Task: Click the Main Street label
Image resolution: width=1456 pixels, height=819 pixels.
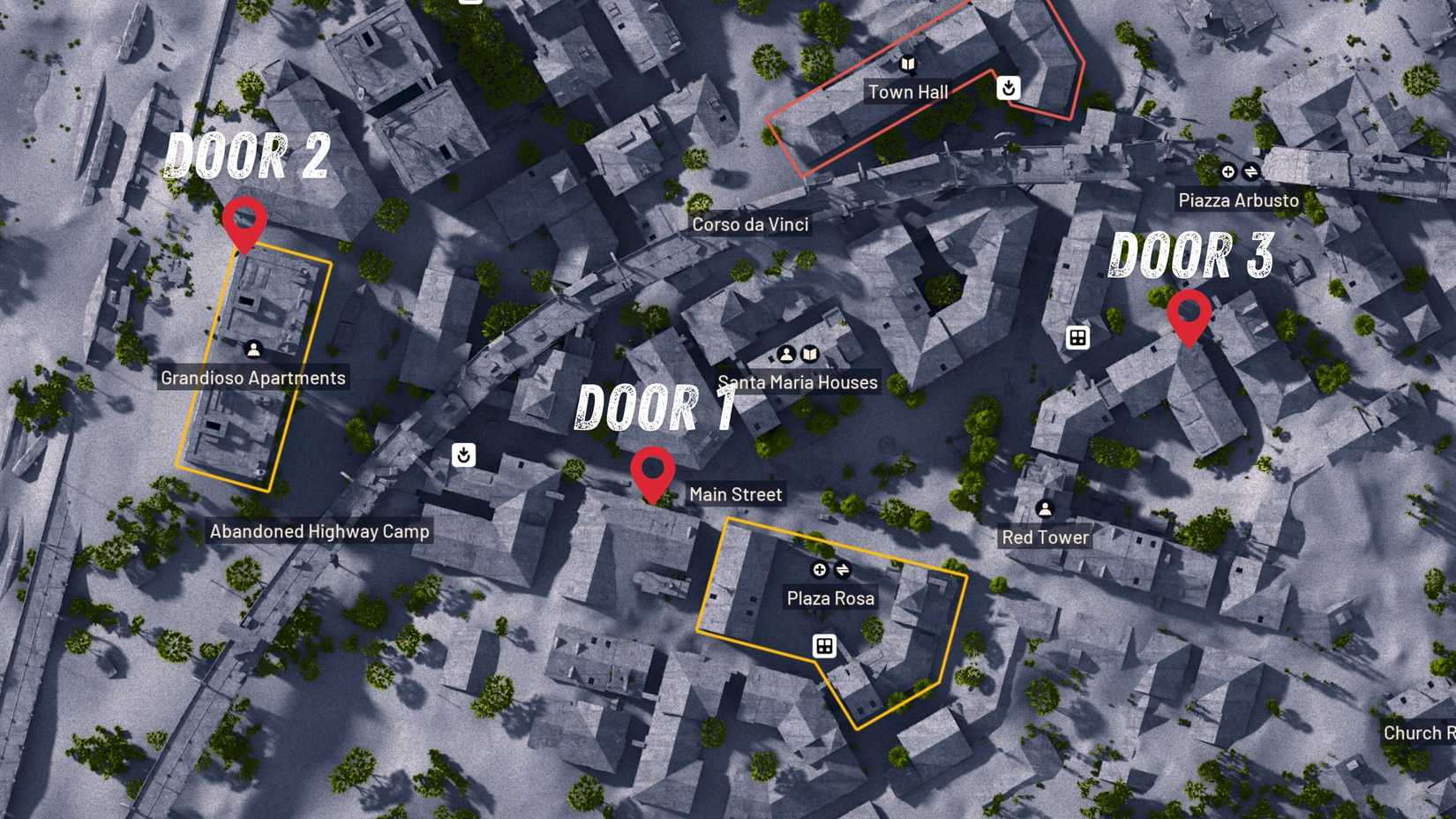Action: pyautogui.click(x=736, y=494)
